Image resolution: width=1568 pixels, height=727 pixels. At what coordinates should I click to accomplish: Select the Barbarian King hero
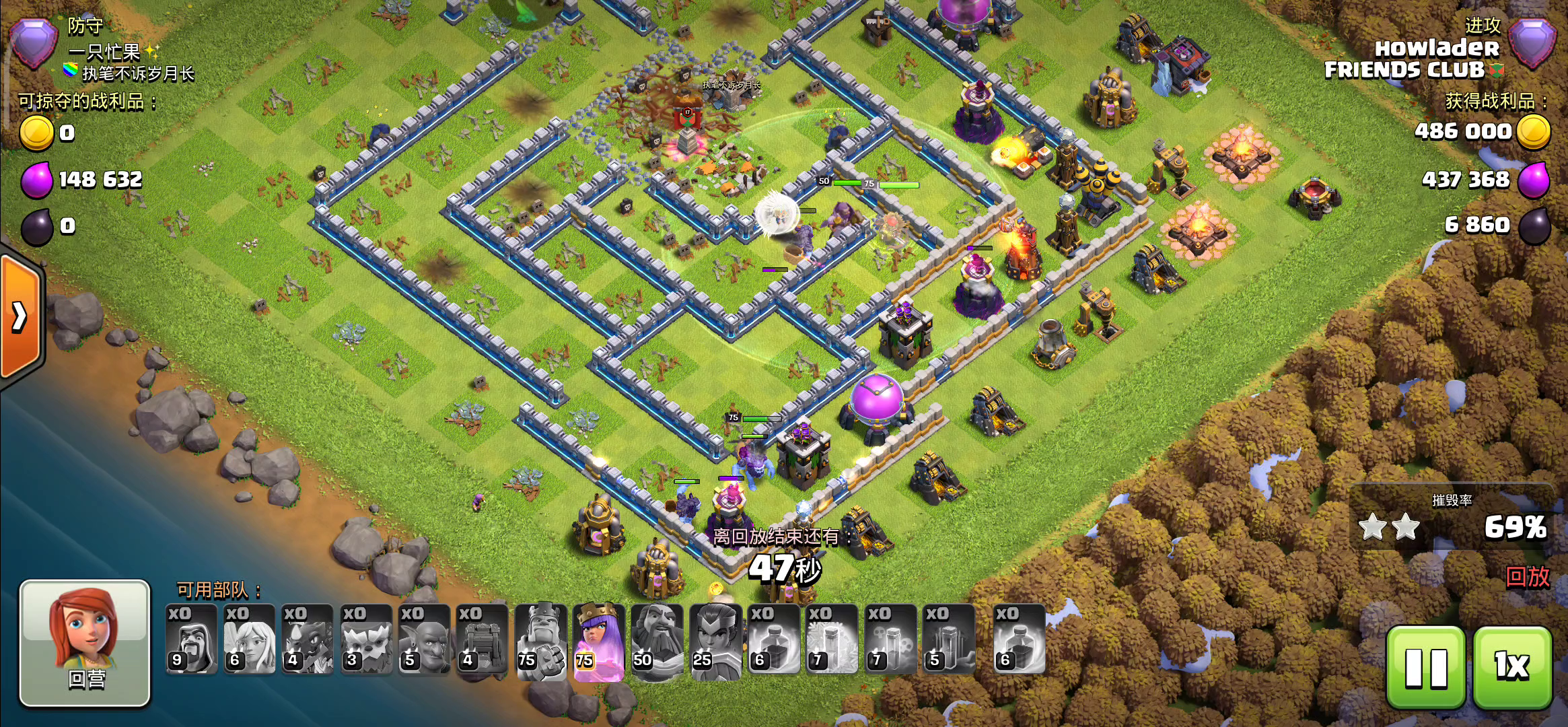point(540,639)
